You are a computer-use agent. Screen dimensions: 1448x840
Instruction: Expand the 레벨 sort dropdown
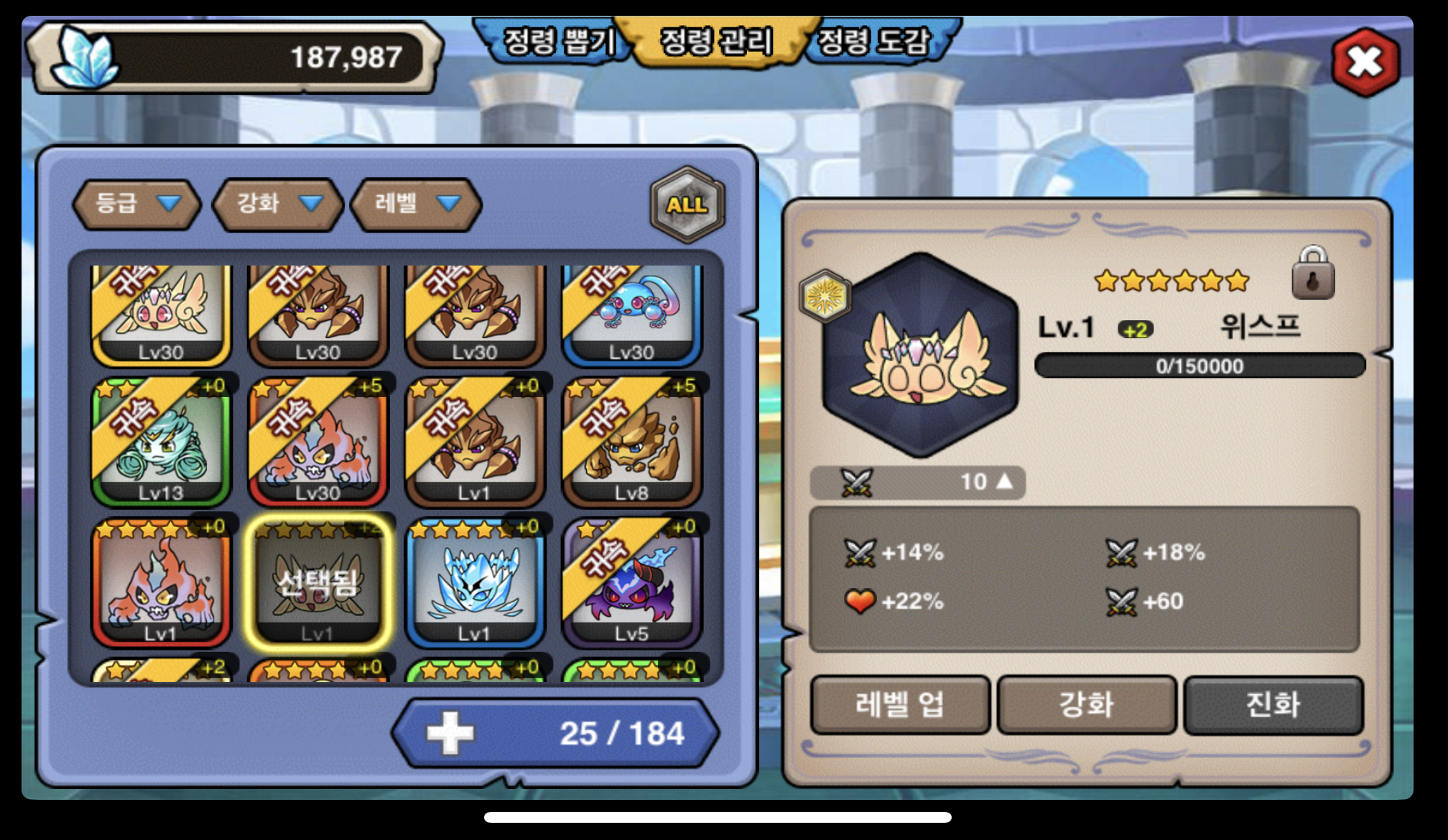click(x=415, y=204)
